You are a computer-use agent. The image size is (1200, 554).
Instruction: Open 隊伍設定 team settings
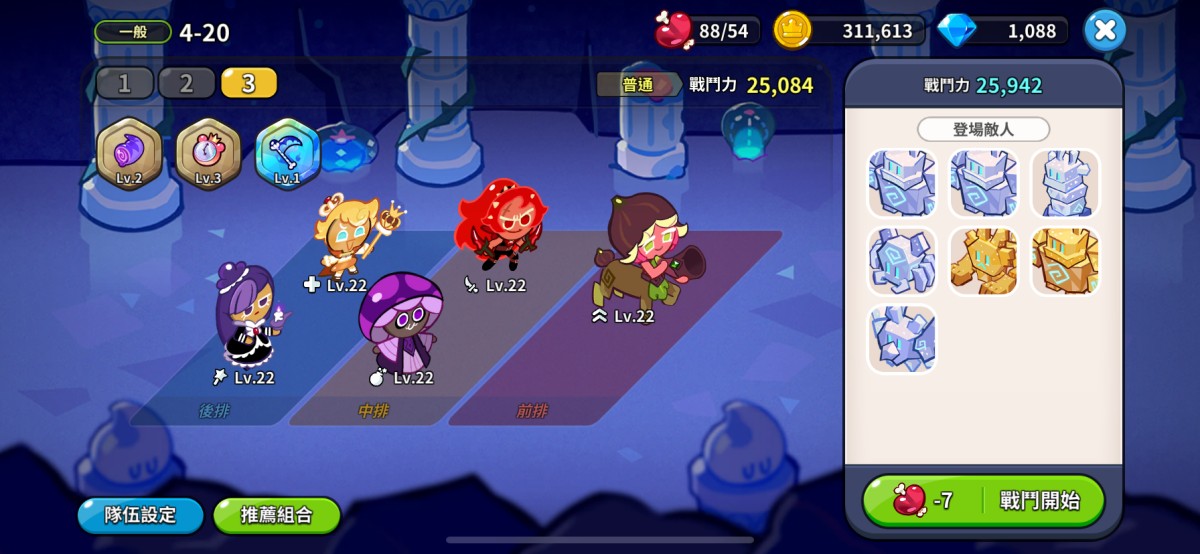click(141, 516)
